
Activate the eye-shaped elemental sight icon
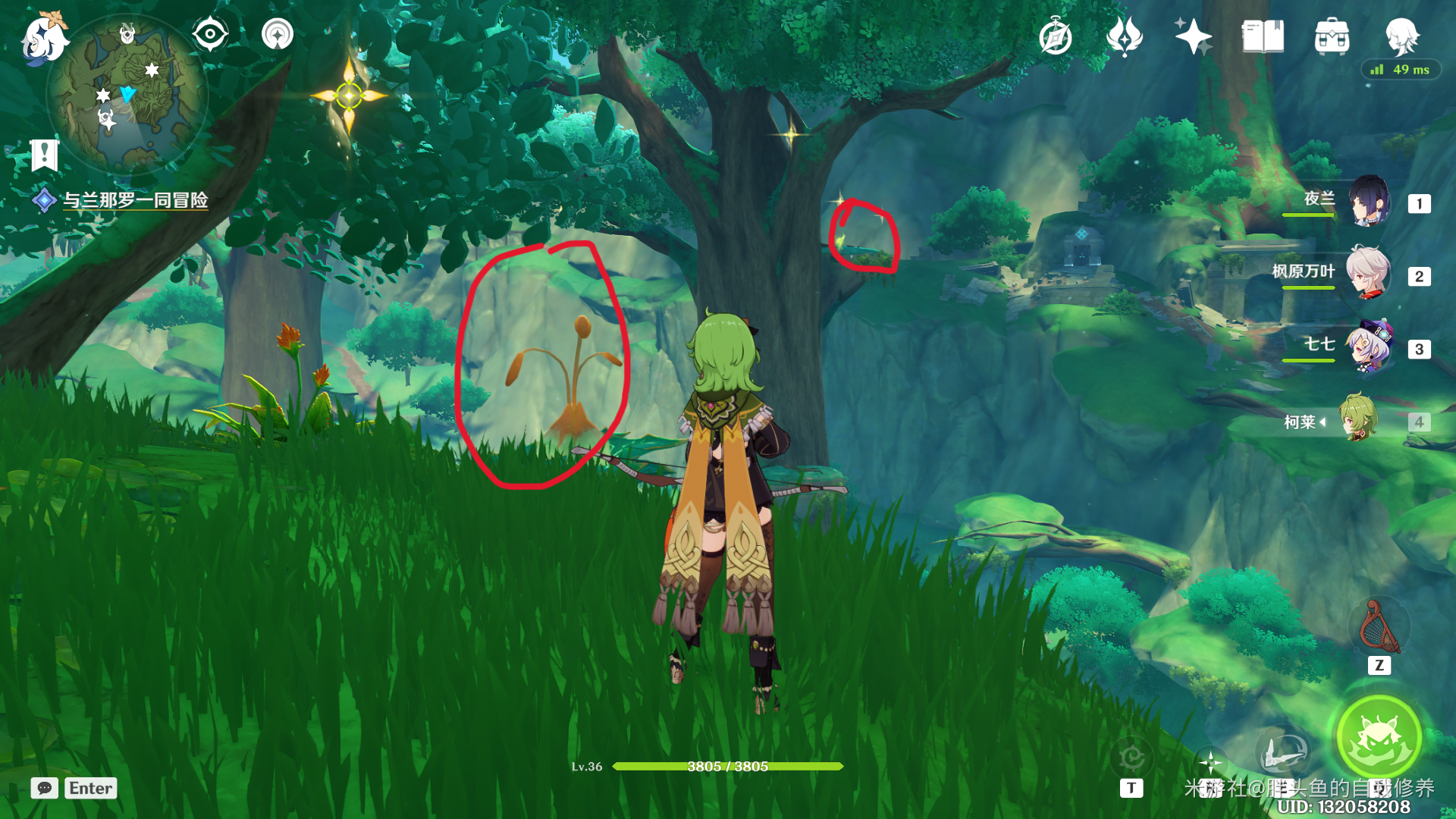[210, 35]
